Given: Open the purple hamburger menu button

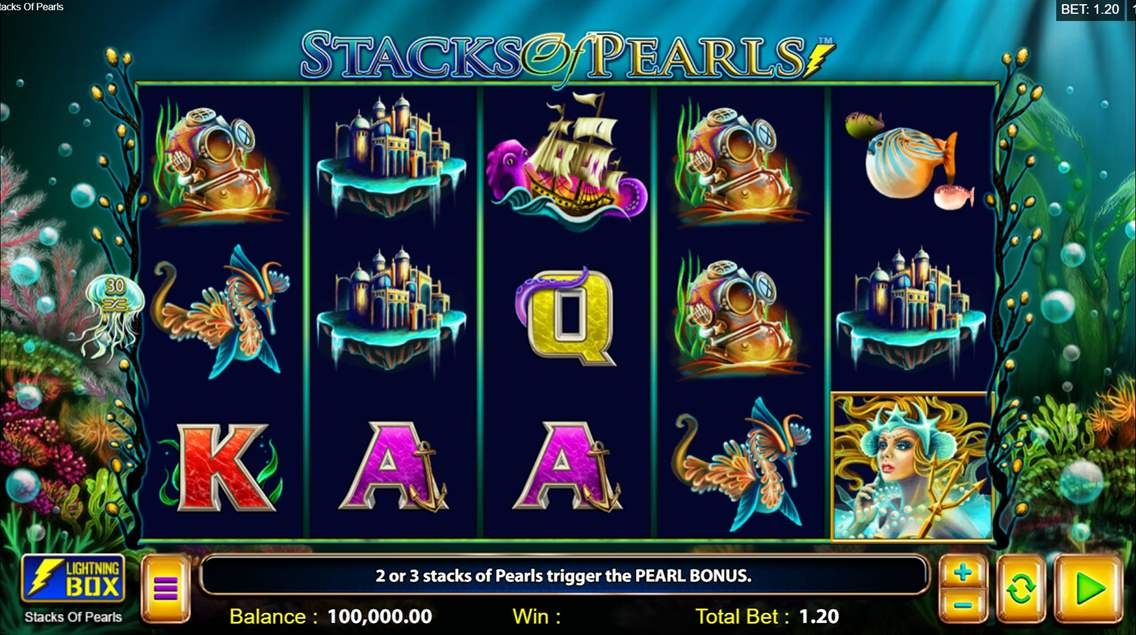Looking at the screenshot, I should click(165, 589).
